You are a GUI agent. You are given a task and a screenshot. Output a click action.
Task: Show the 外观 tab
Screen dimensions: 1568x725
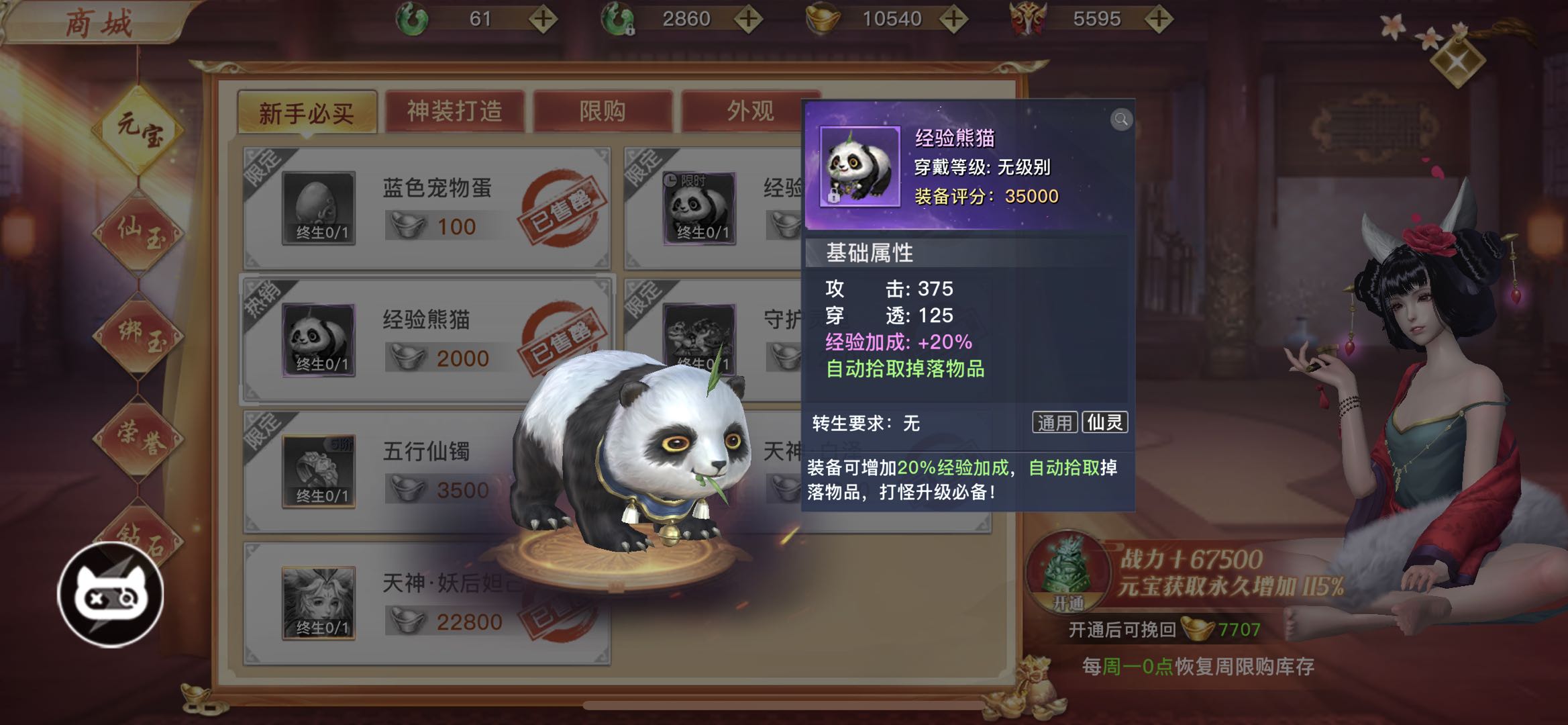pyautogui.click(x=749, y=111)
